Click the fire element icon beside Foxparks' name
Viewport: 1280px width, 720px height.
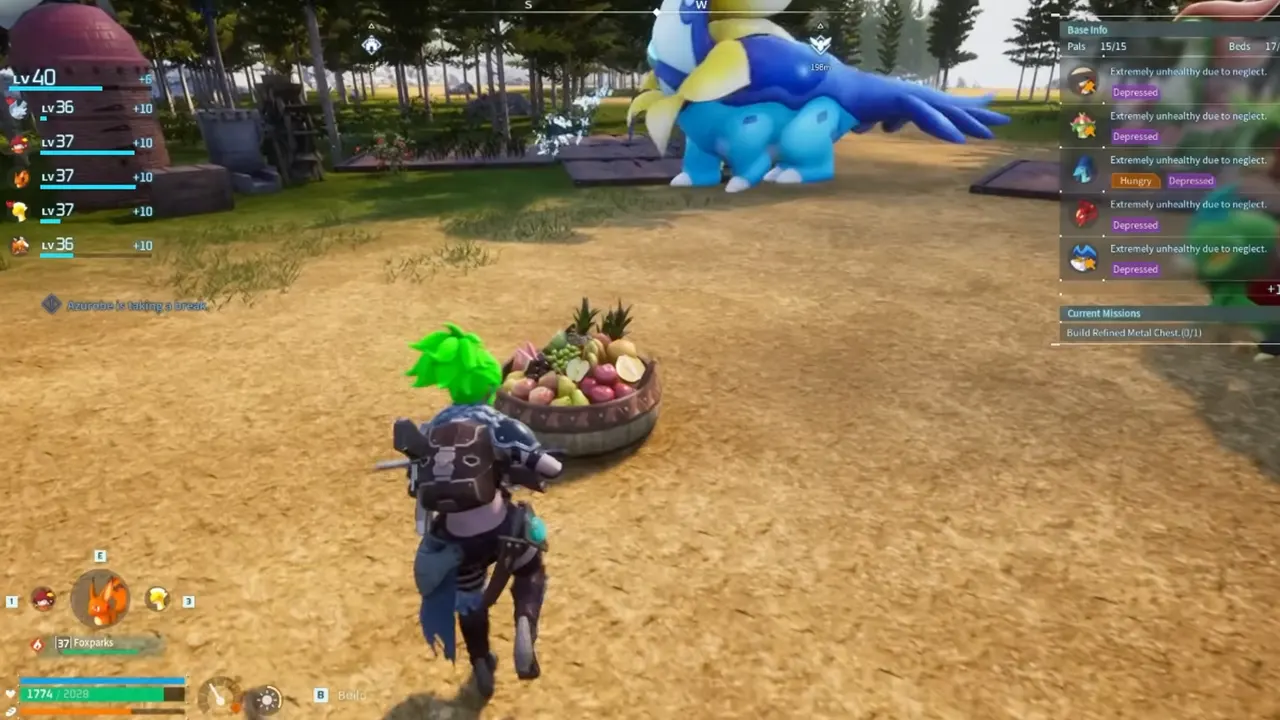(x=38, y=643)
